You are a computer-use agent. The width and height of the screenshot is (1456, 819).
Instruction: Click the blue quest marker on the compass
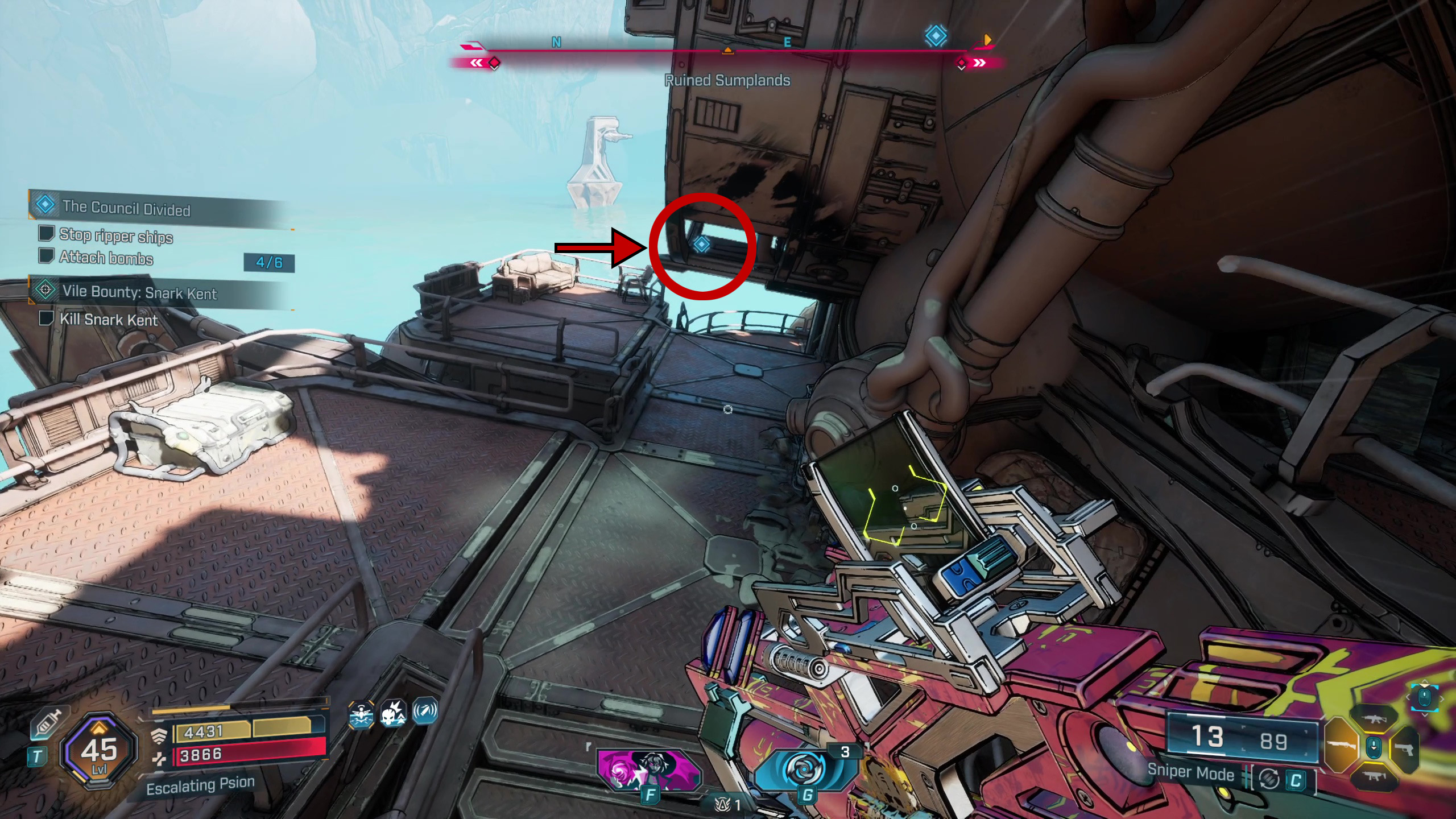click(936, 36)
